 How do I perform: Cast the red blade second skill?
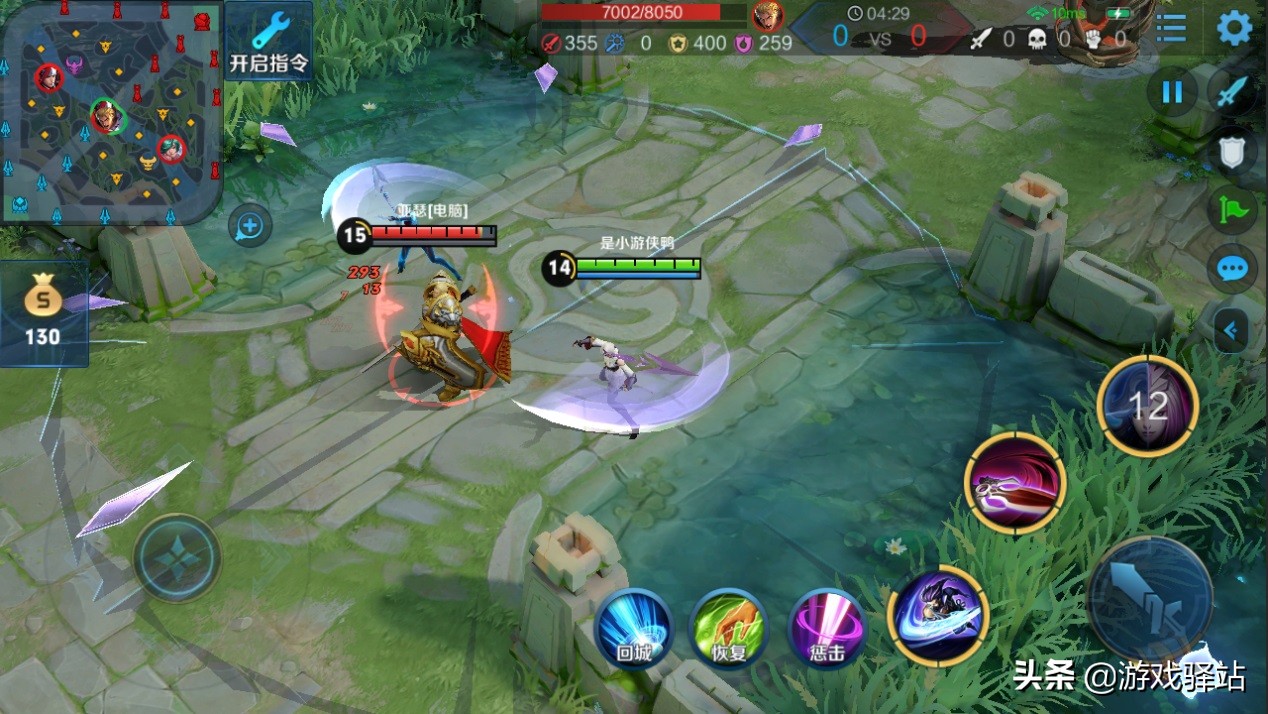pos(1015,483)
